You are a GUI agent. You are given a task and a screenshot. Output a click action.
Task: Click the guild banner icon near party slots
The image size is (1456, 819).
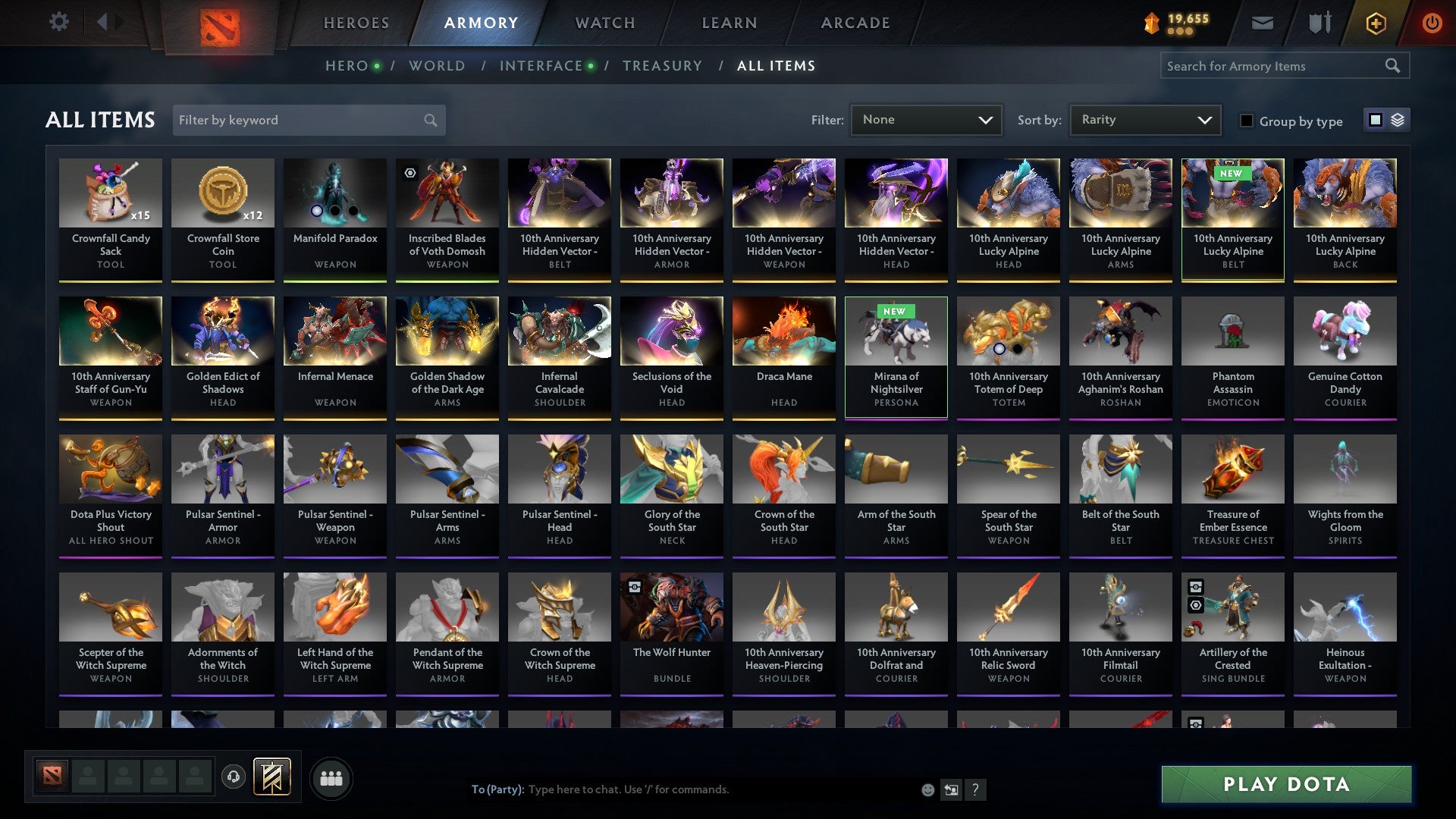(271, 777)
